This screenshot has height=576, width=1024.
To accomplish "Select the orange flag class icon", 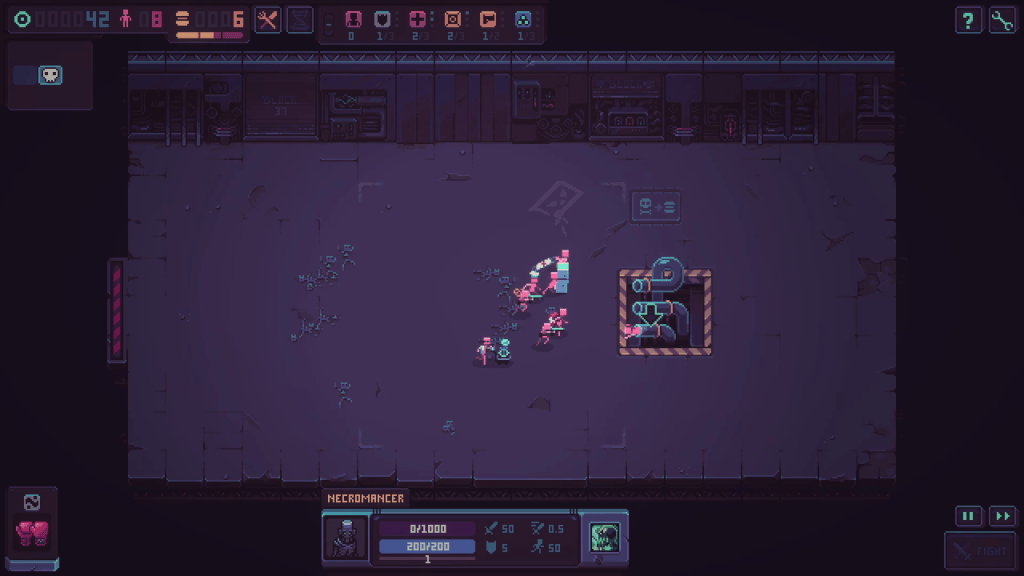I will tap(488, 19).
